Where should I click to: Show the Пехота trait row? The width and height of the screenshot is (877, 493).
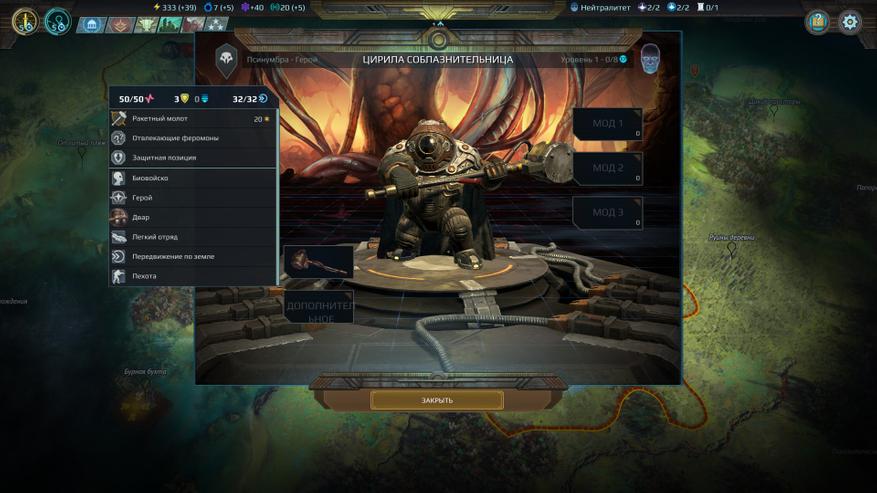click(x=193, y=276)
